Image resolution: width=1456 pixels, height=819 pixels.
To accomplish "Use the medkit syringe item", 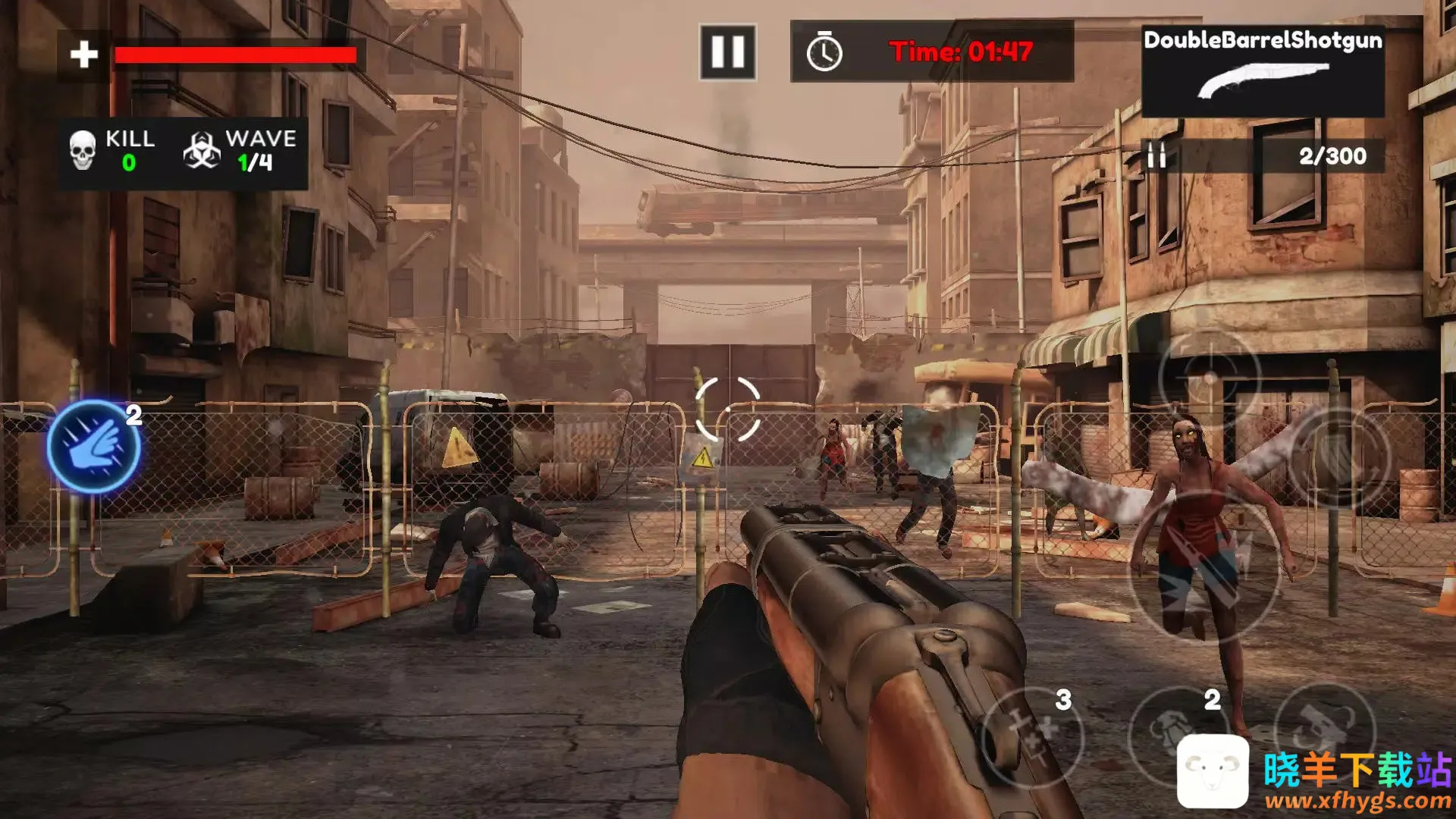I will pyautogui.click(x=1032, y=734).
